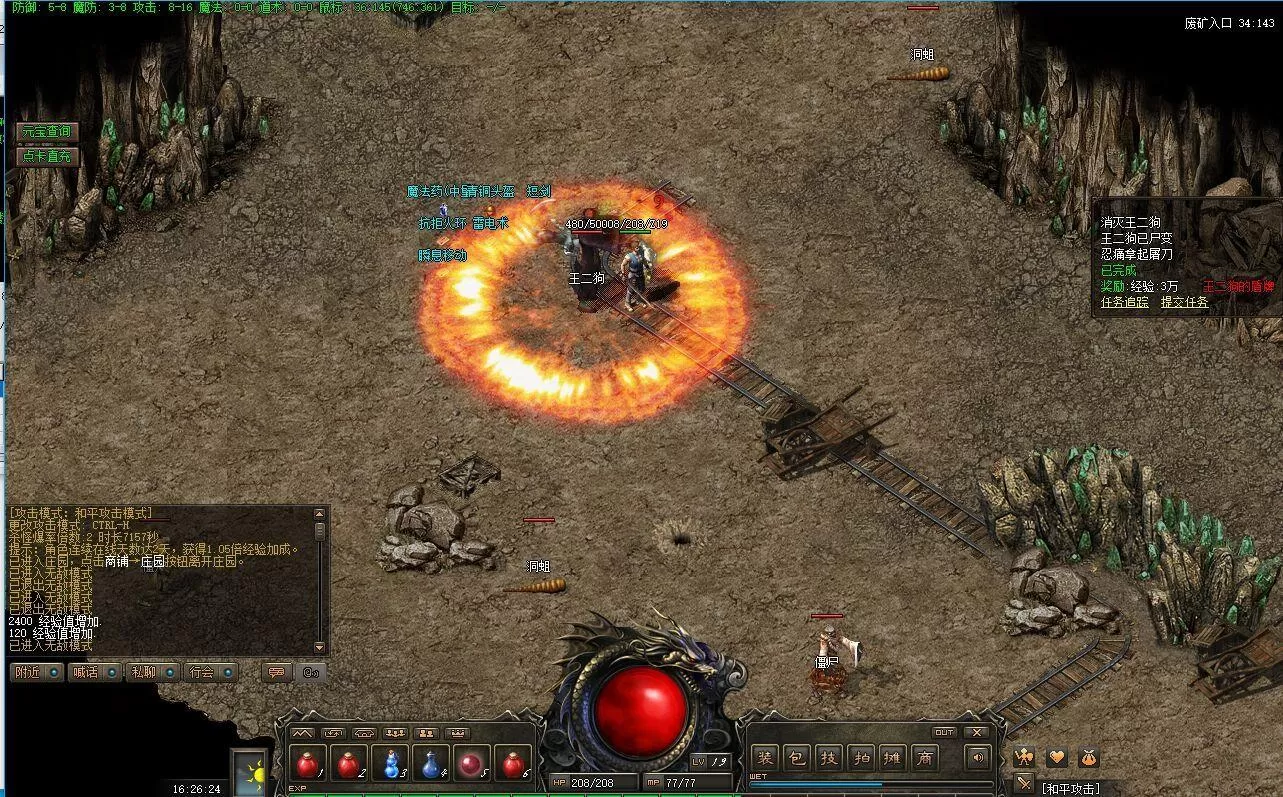
Task: Use the blue gourd potion in slot 3
Action: (x=390, y=764)
